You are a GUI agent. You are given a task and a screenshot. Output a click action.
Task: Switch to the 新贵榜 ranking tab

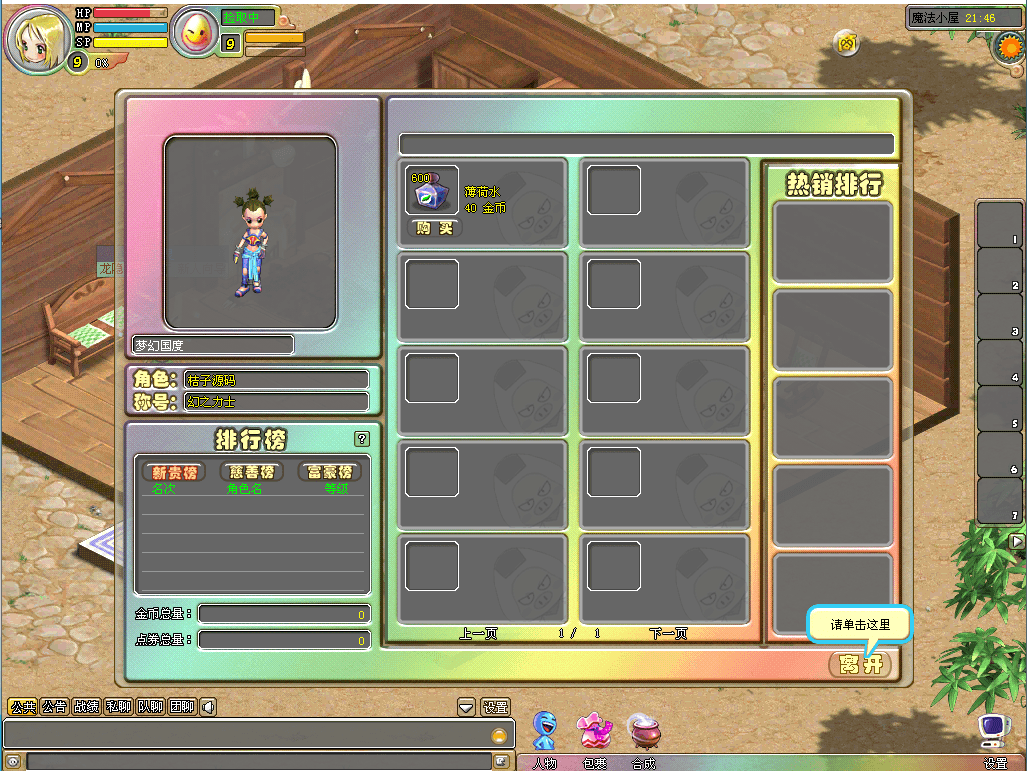point(174,472)
